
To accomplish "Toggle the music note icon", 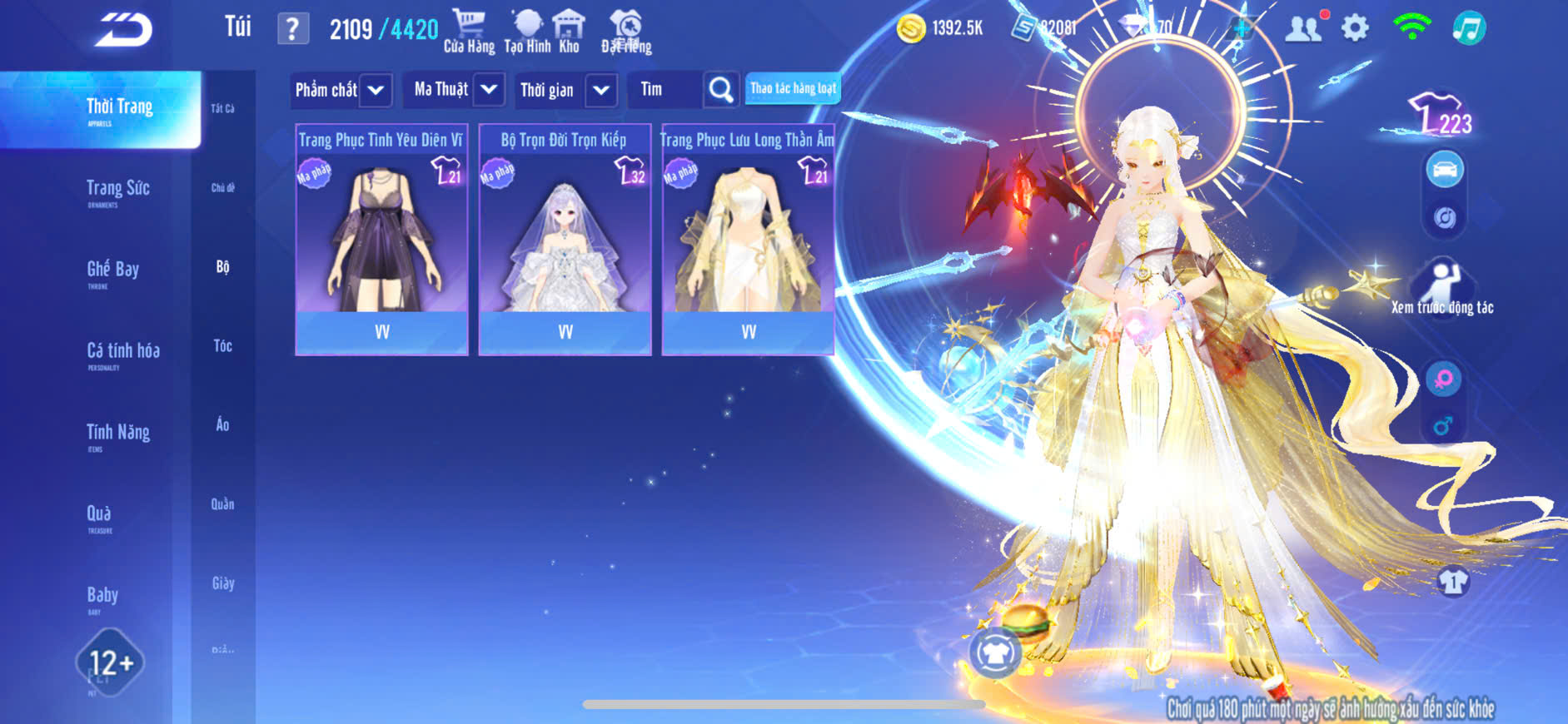I will (x=1469, y=28).
